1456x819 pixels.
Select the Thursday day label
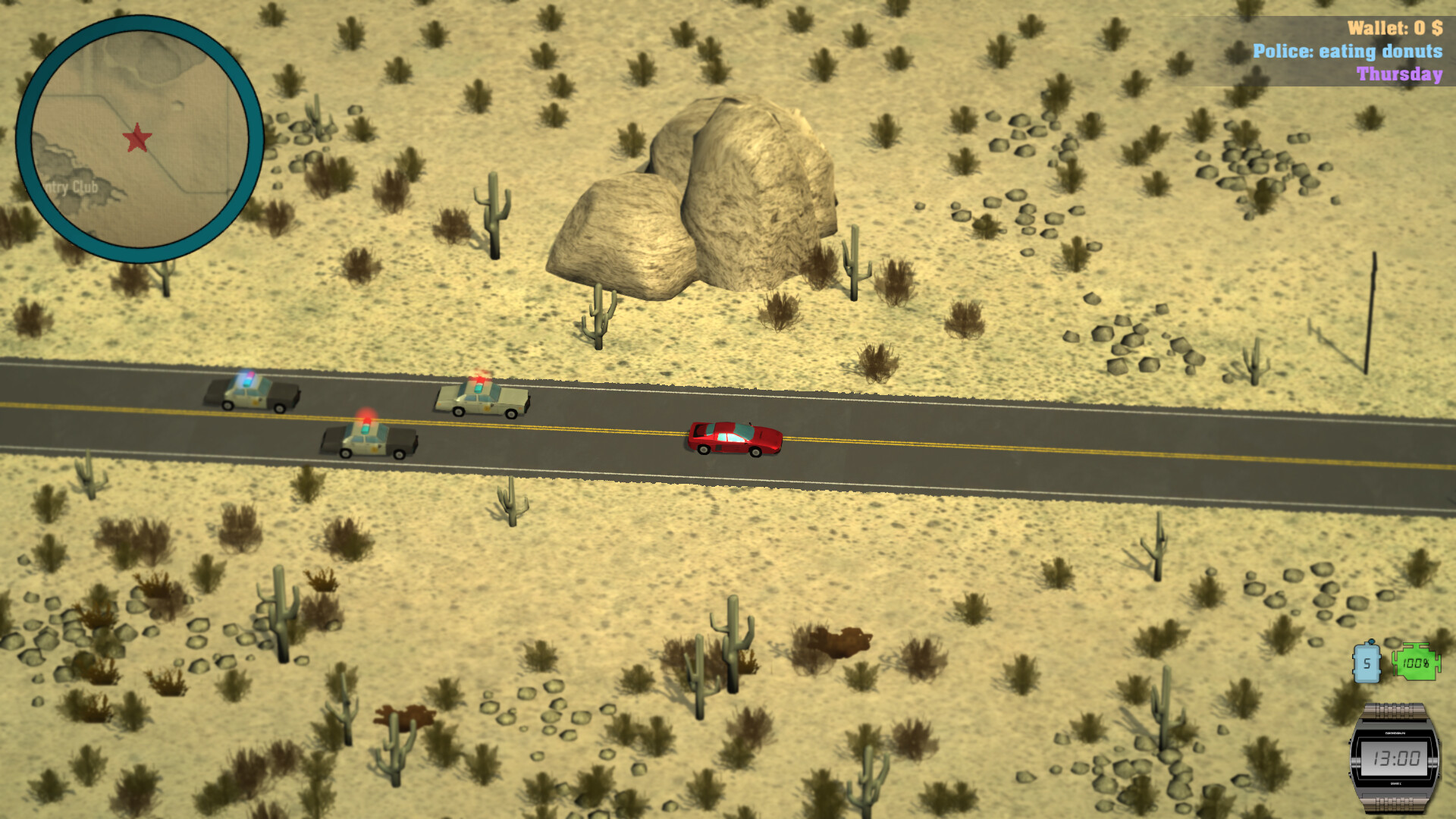click(x=1399, y=75)
